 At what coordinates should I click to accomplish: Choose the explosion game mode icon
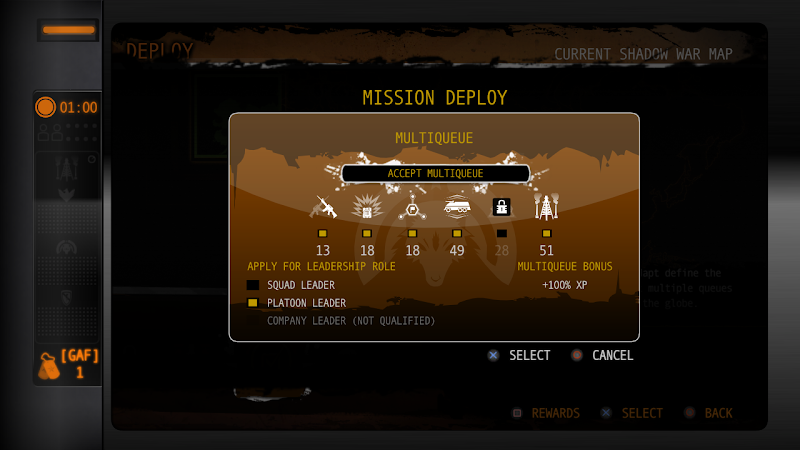[367, 207]
